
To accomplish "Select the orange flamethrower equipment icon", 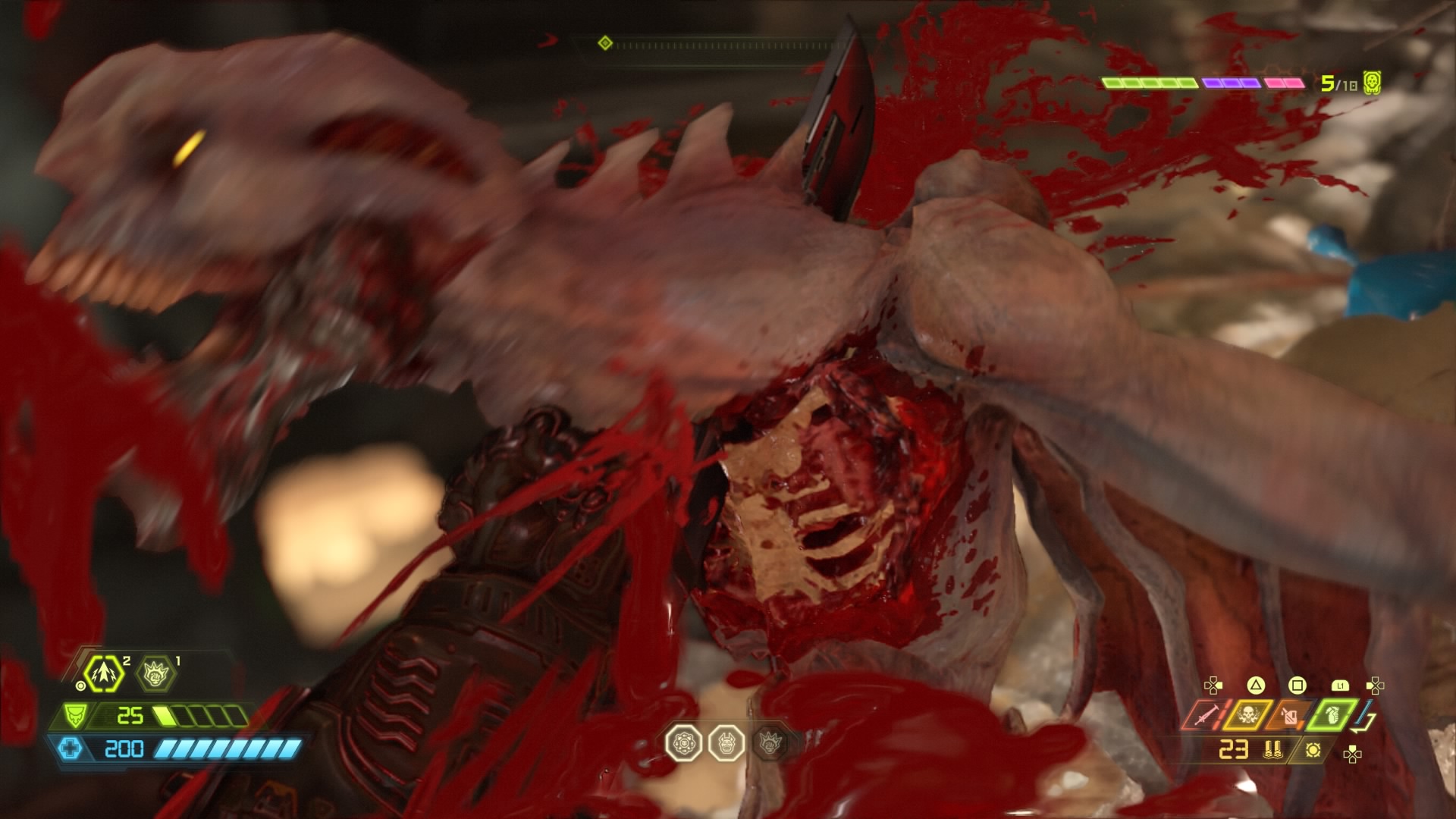I will (1291, 717).
